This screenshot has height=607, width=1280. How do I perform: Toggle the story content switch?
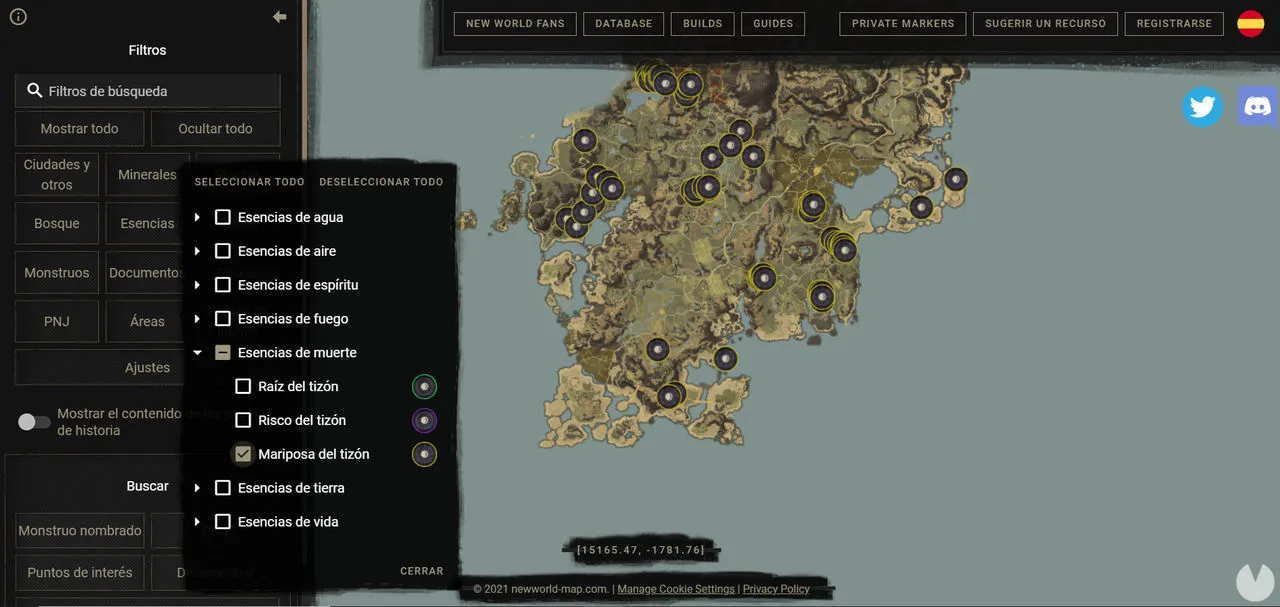tap(34, 422)
